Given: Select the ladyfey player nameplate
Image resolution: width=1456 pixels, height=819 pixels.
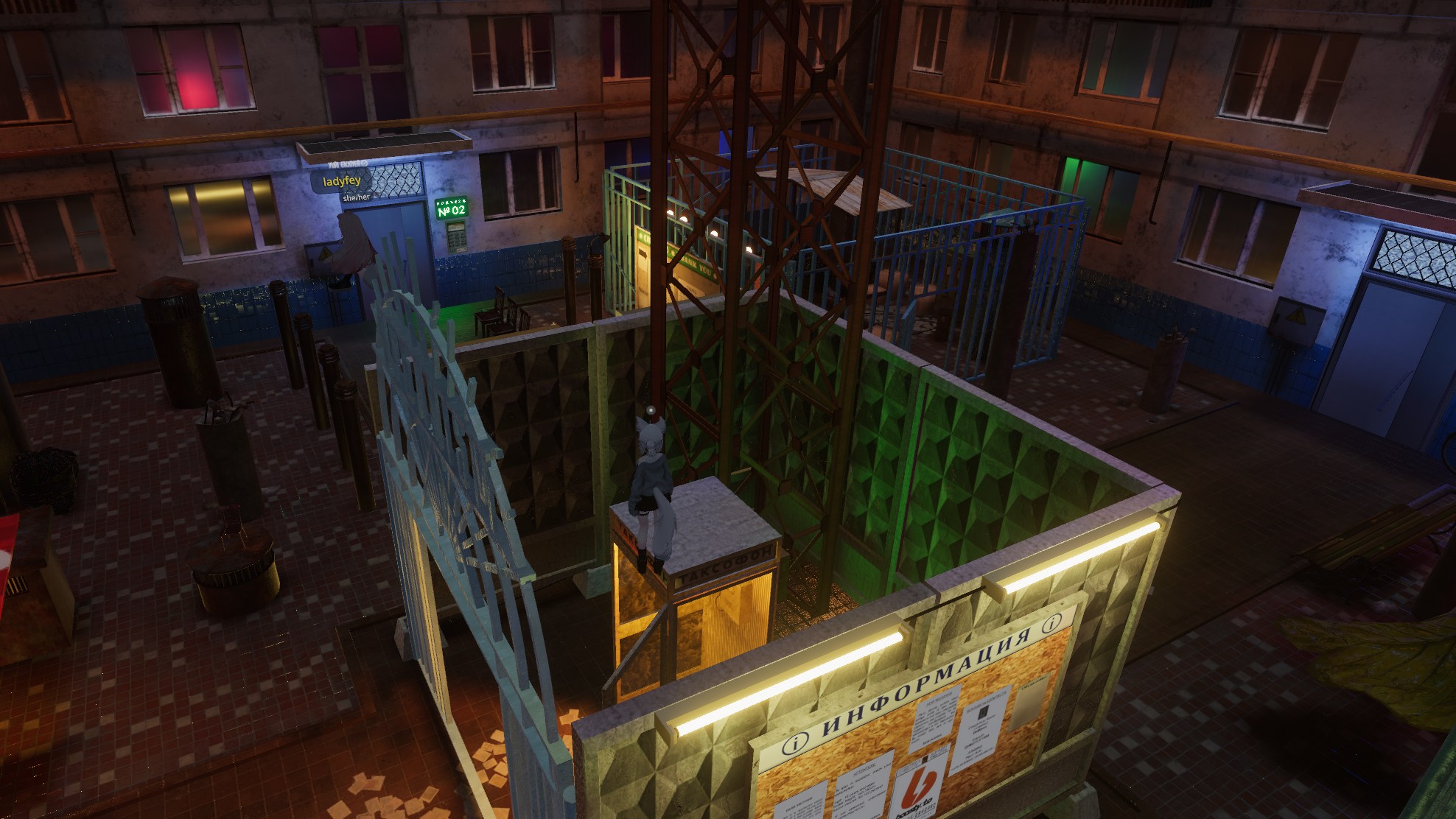Looking at the screenshot, I should (x=342, y=181).
